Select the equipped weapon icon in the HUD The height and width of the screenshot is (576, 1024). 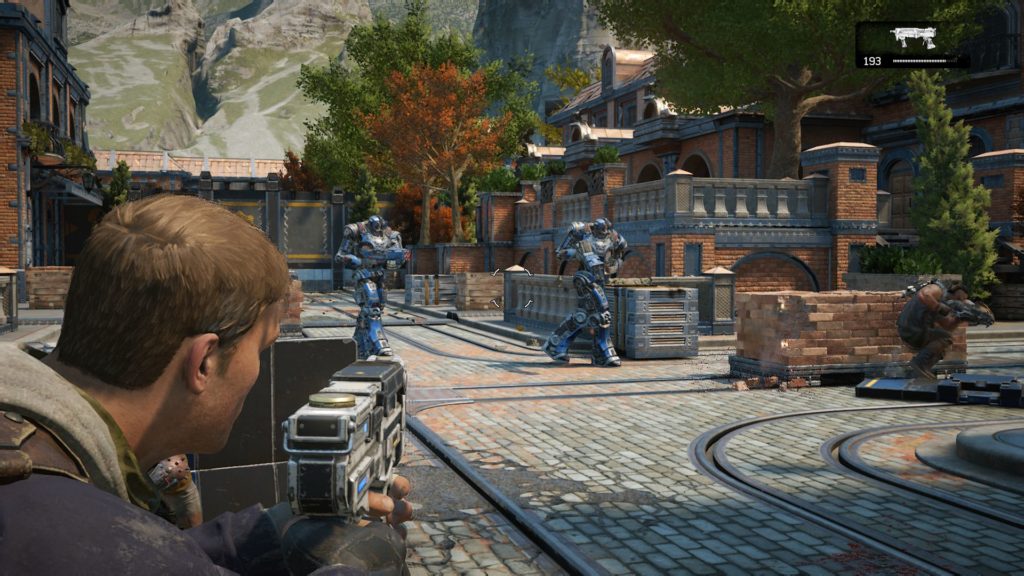(x=912, y=38)
